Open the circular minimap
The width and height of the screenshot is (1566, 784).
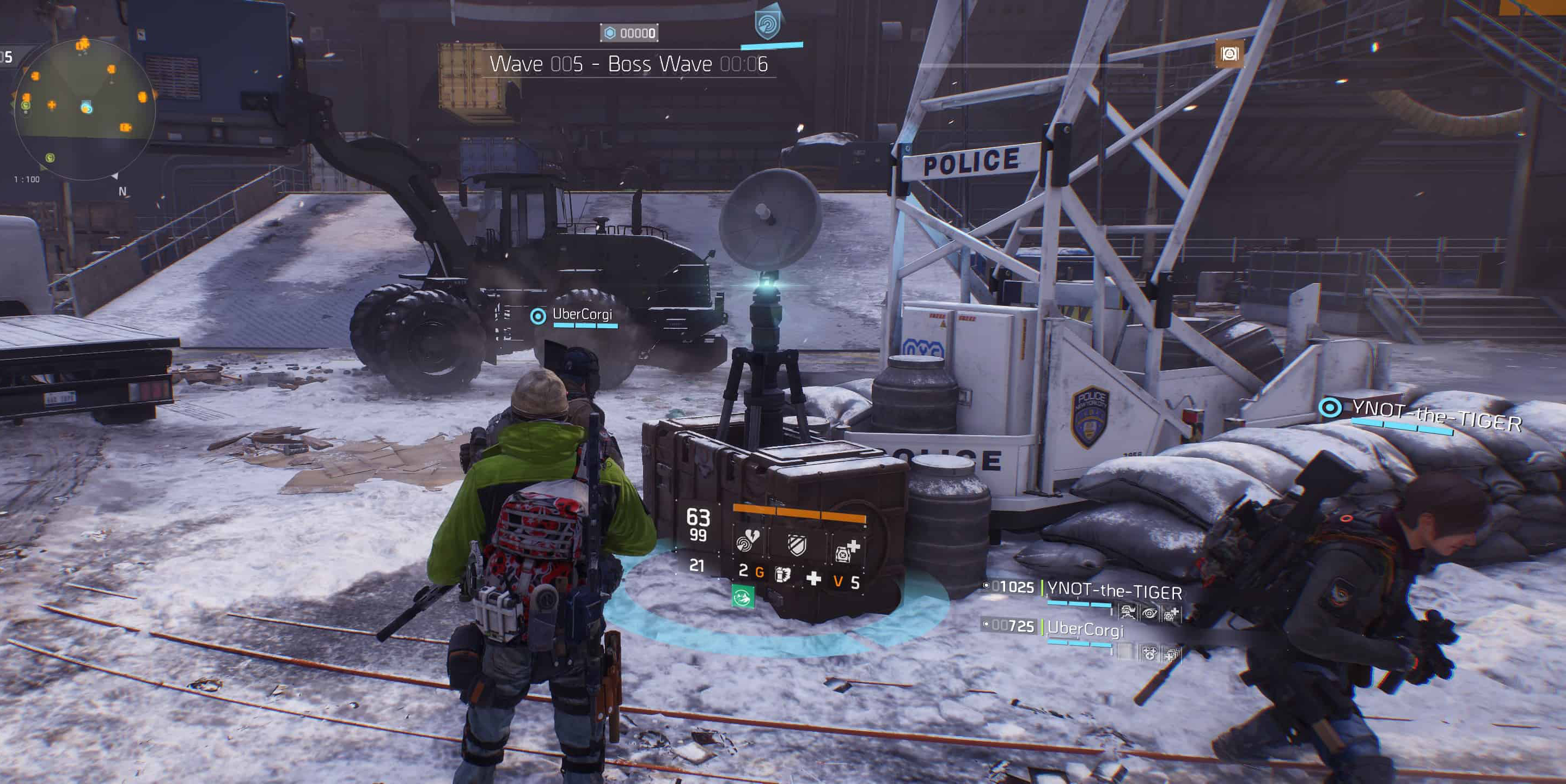point(84,109)
